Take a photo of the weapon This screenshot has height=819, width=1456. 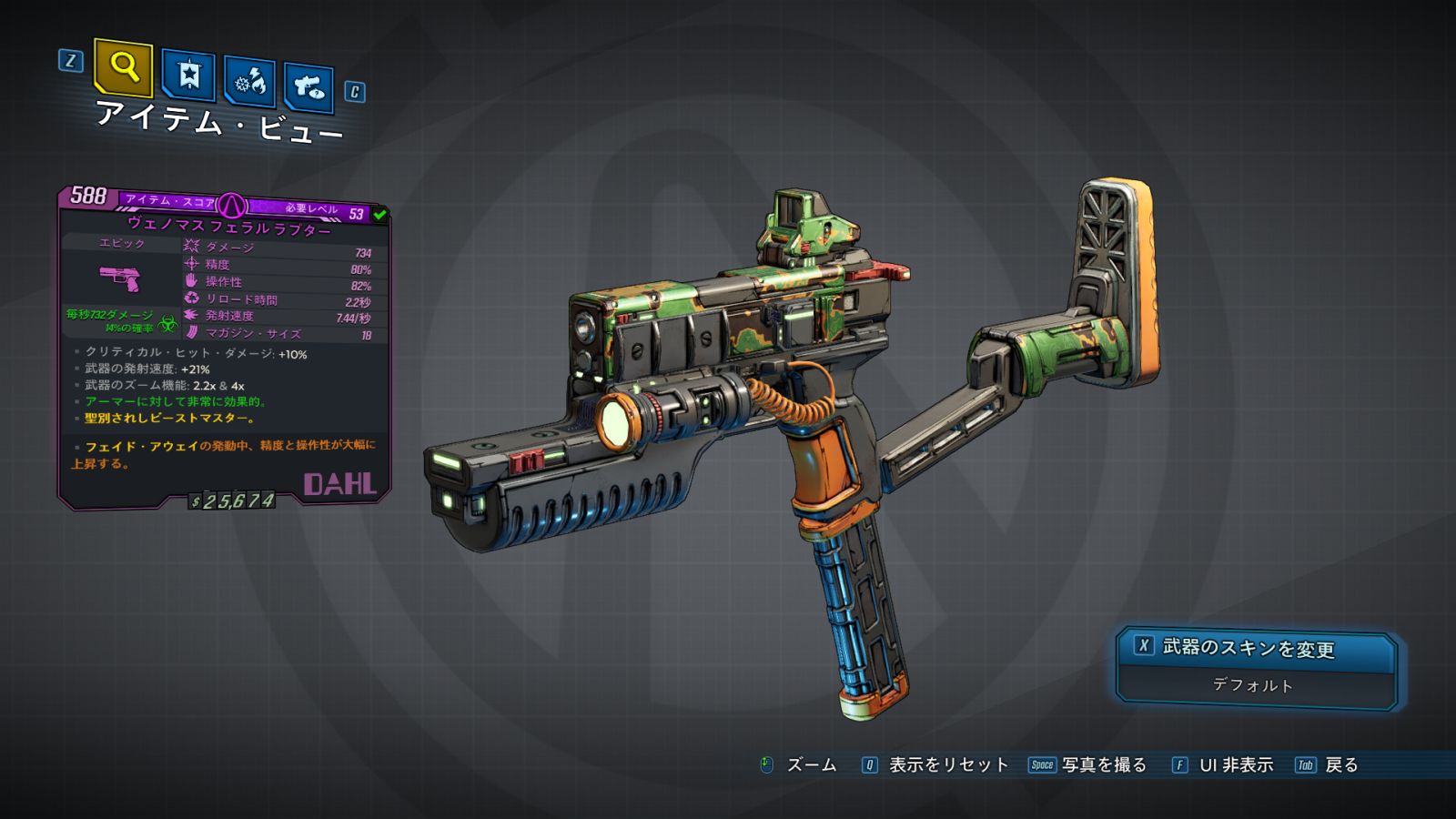pos(1103,765)
